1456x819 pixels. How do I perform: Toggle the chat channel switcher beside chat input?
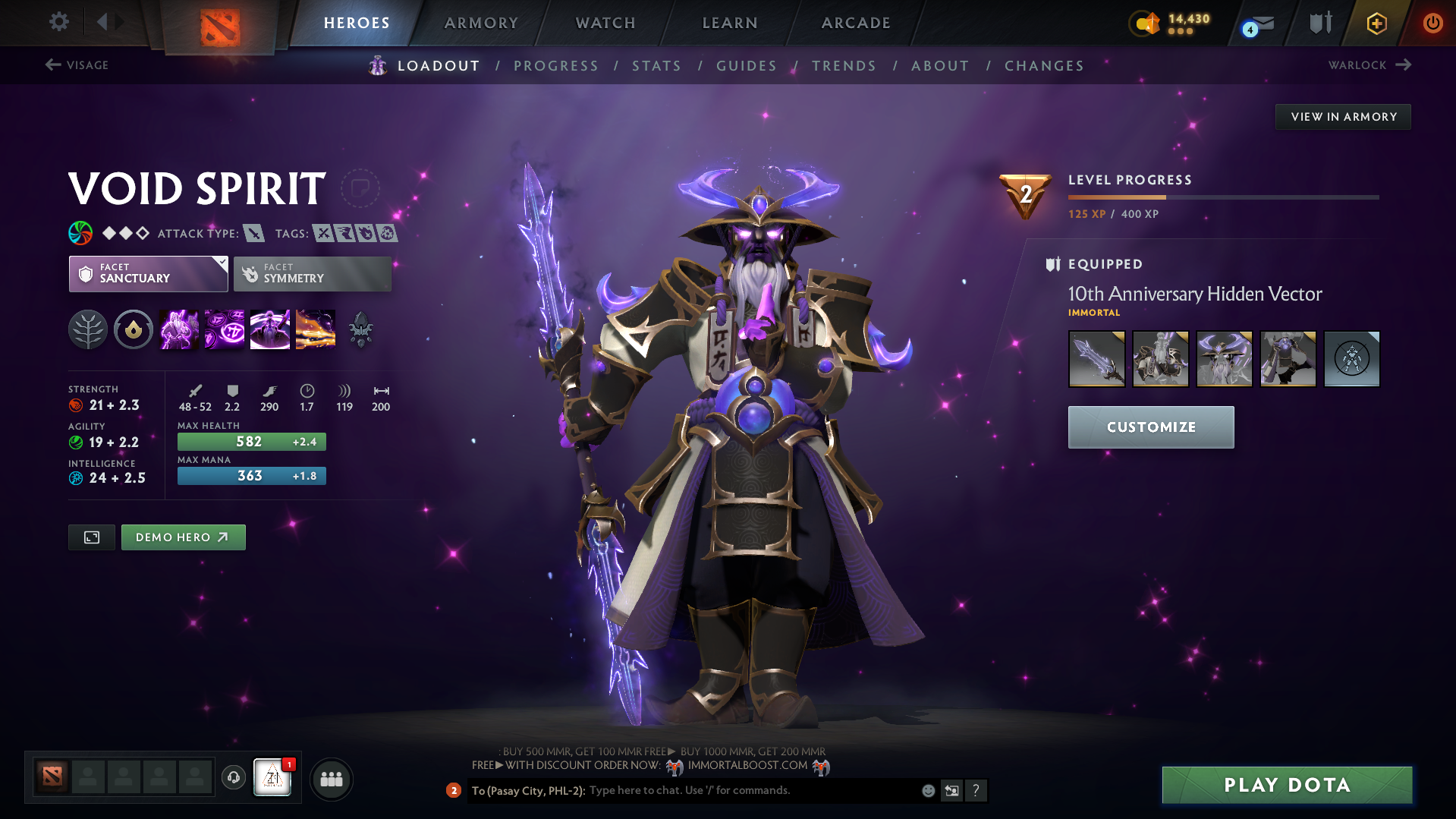point(951,790)
